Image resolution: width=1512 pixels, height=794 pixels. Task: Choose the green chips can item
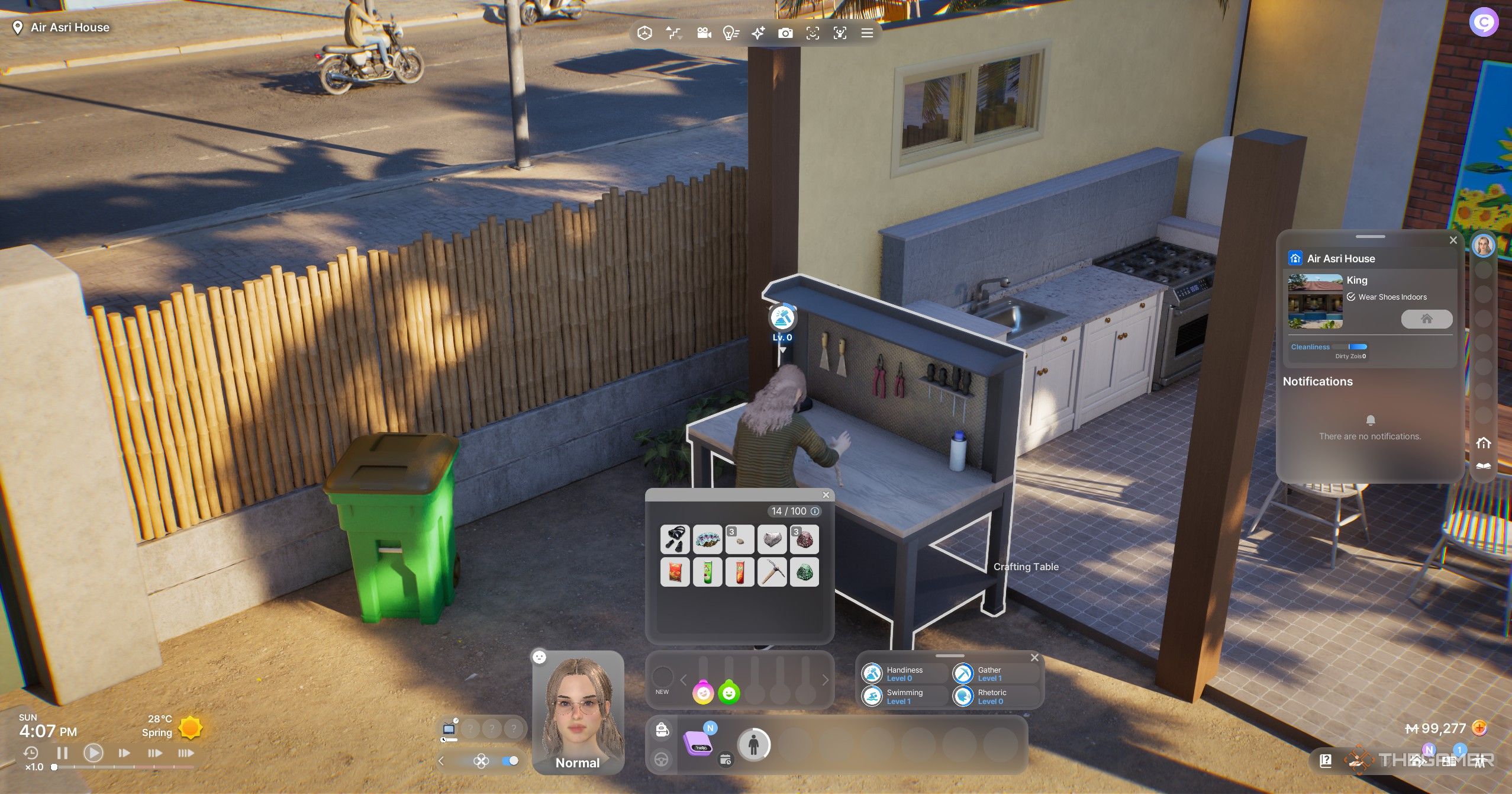707,572
